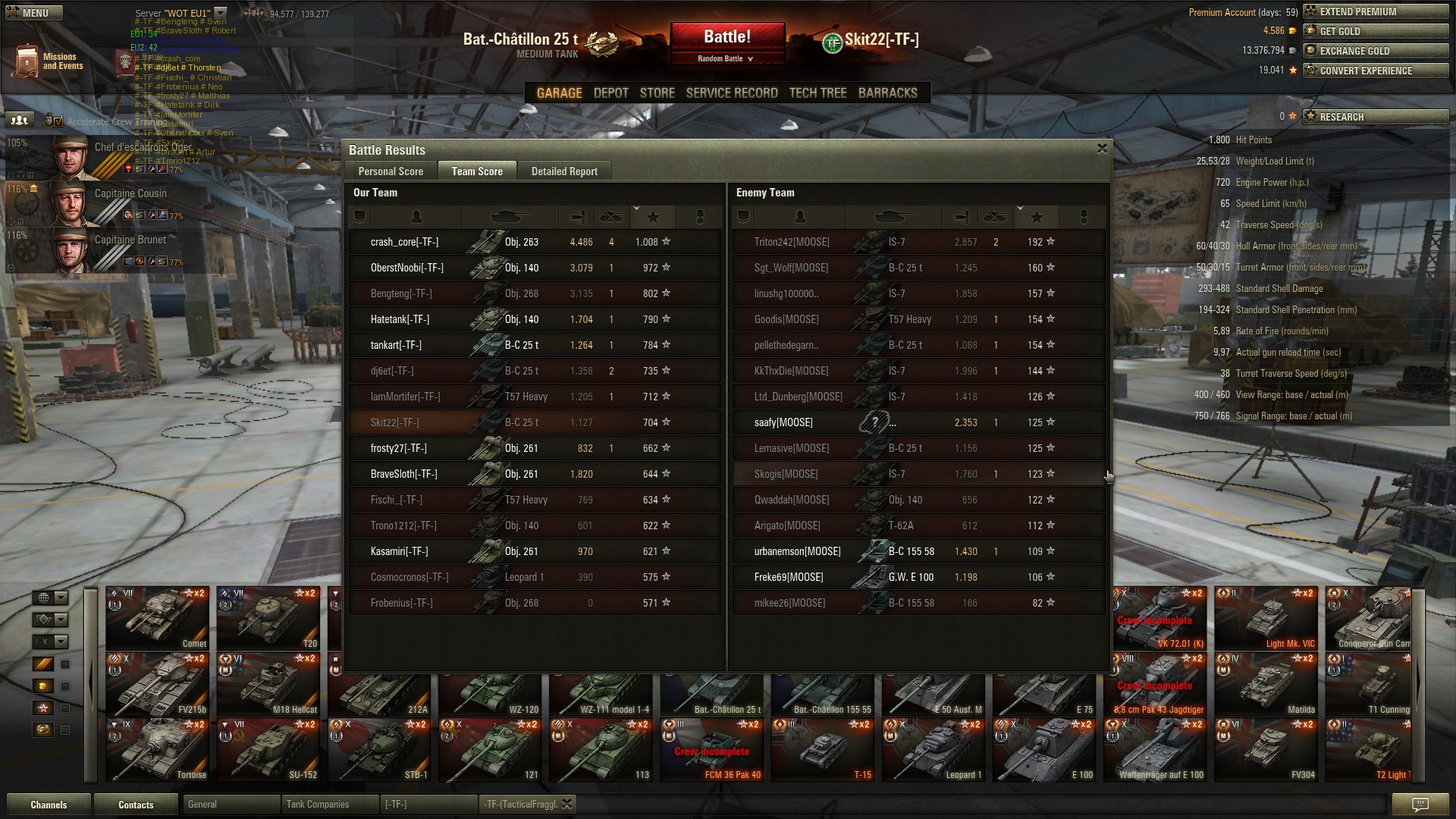Image resolution: width=1456 pixels, height=819 pixels.
Task: Open the Detailed Report tab
Action: 564,171
